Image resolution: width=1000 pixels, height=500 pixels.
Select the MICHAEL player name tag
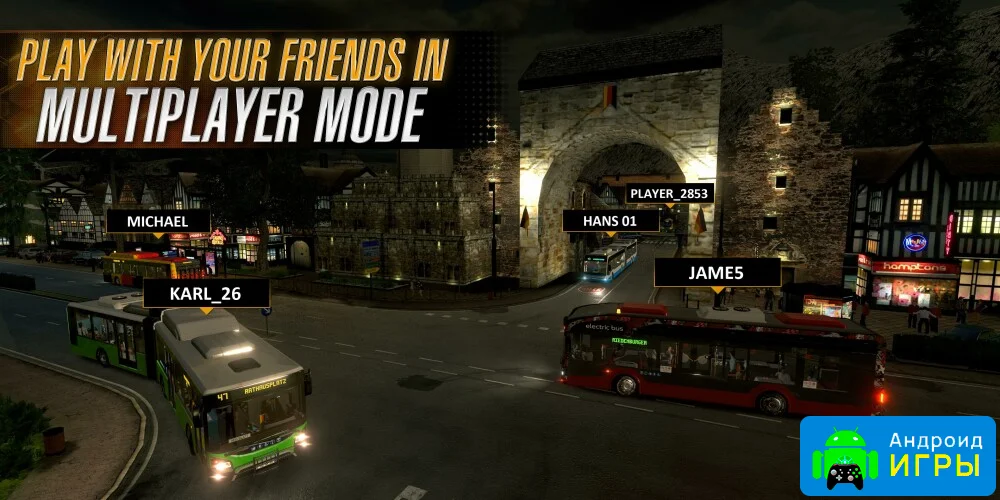158,220
